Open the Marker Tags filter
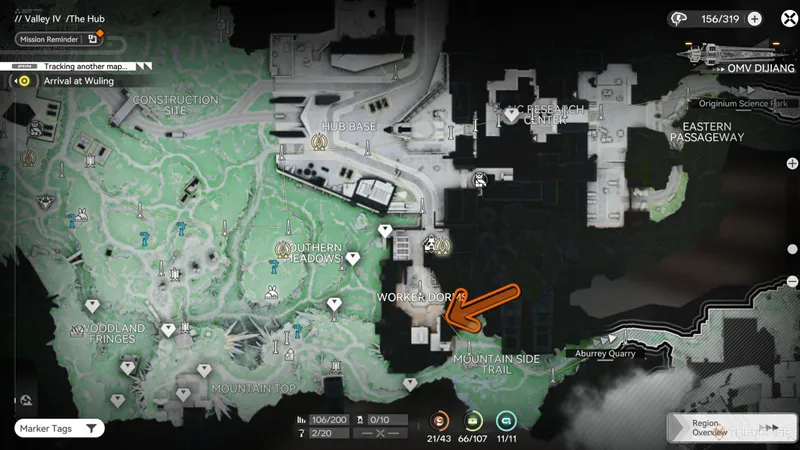 coord(58,429)
